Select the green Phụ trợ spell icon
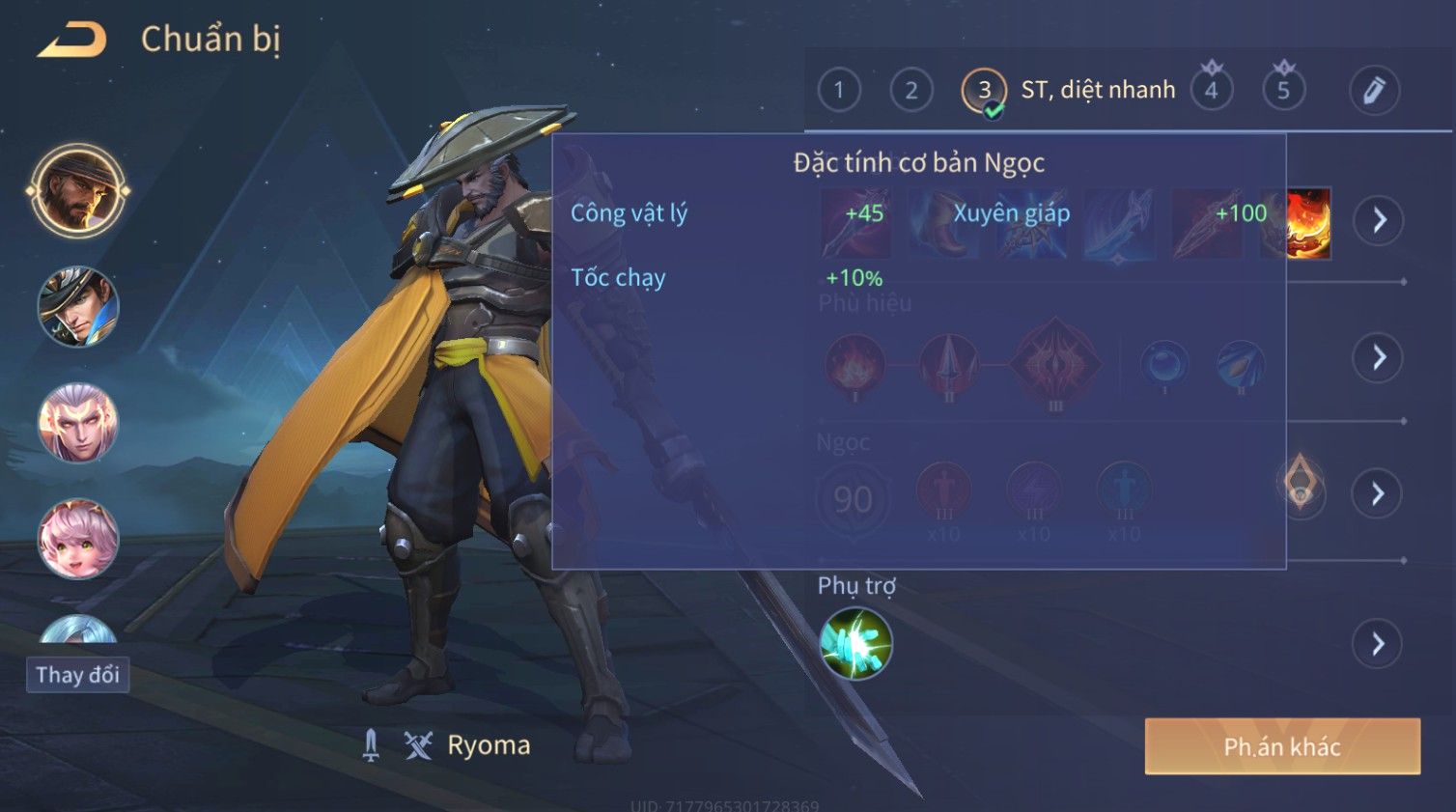The image size is (1456, 812). point(855,643)
